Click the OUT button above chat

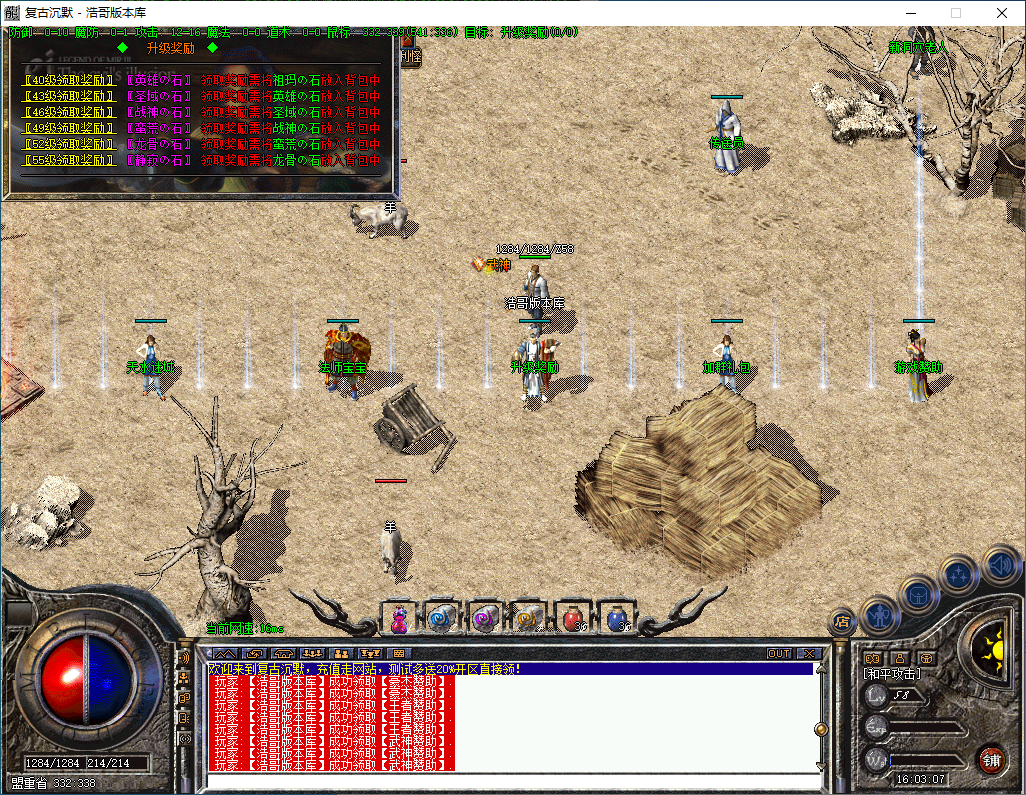tap(779, 654)
